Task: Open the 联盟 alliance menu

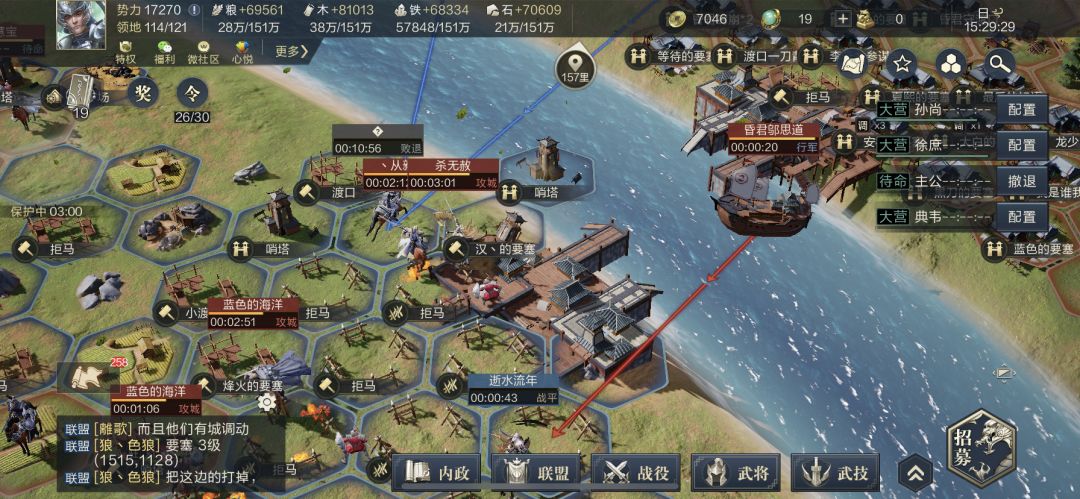Action: pyautogui.click(x=535, y=471)
